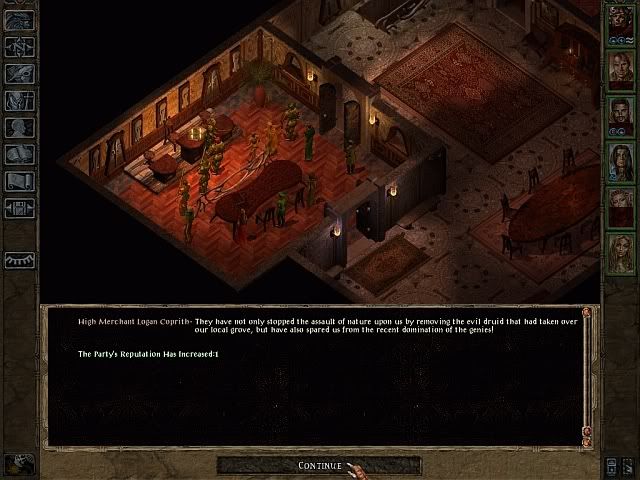Screen dimensions: 640x480
Task: Return to game via dragon icon
Action: (20, 20)
